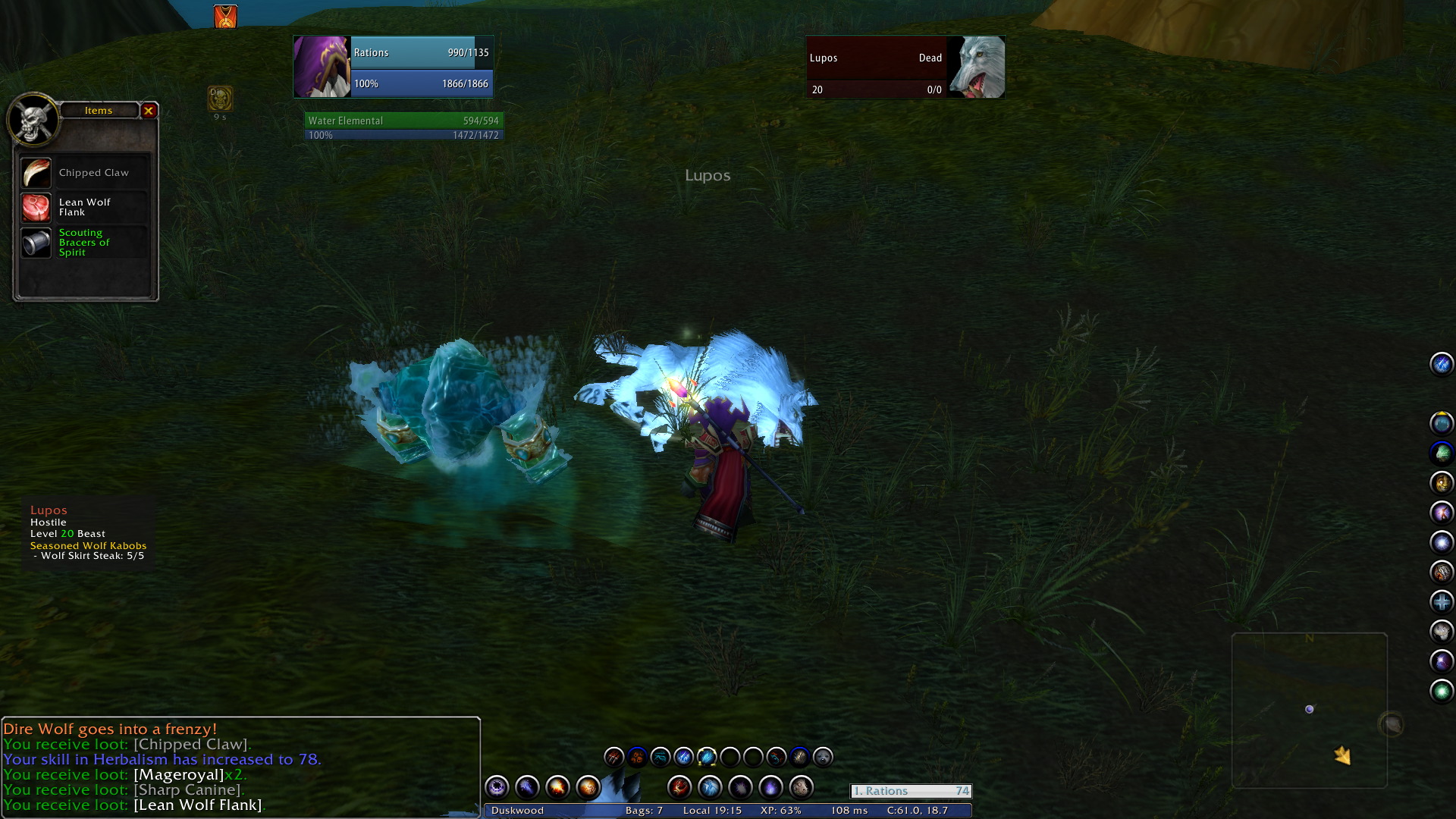Click the bear face pet button
1456x819 pixels.
click(x=823, y=757)
